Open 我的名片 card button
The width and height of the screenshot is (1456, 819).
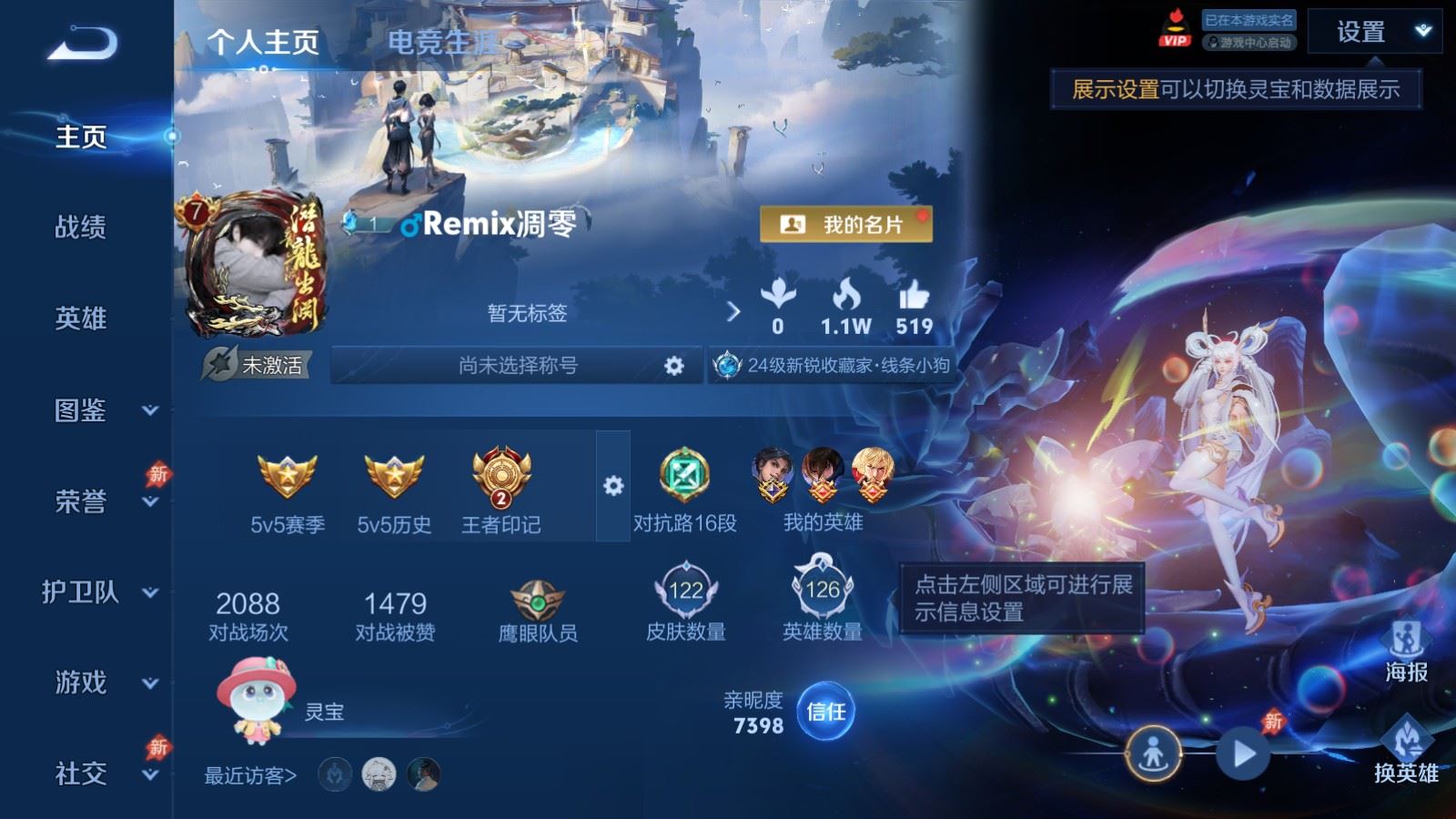coord(845,224)
